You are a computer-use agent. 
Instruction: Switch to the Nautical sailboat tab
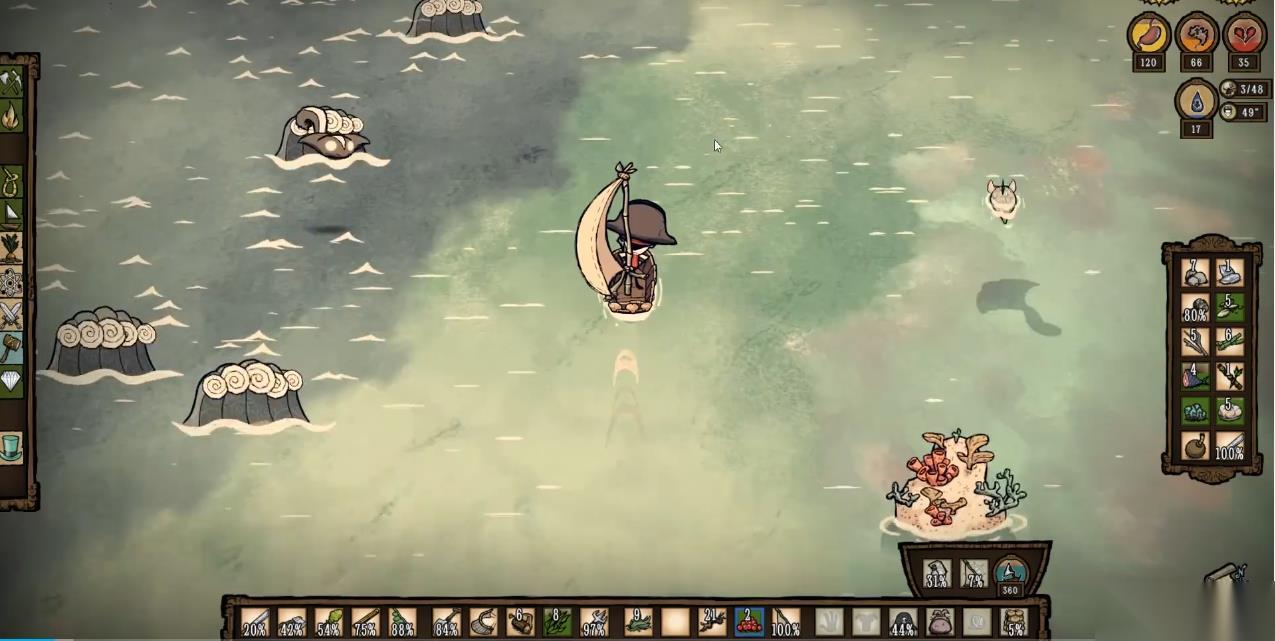pos(11,214)
